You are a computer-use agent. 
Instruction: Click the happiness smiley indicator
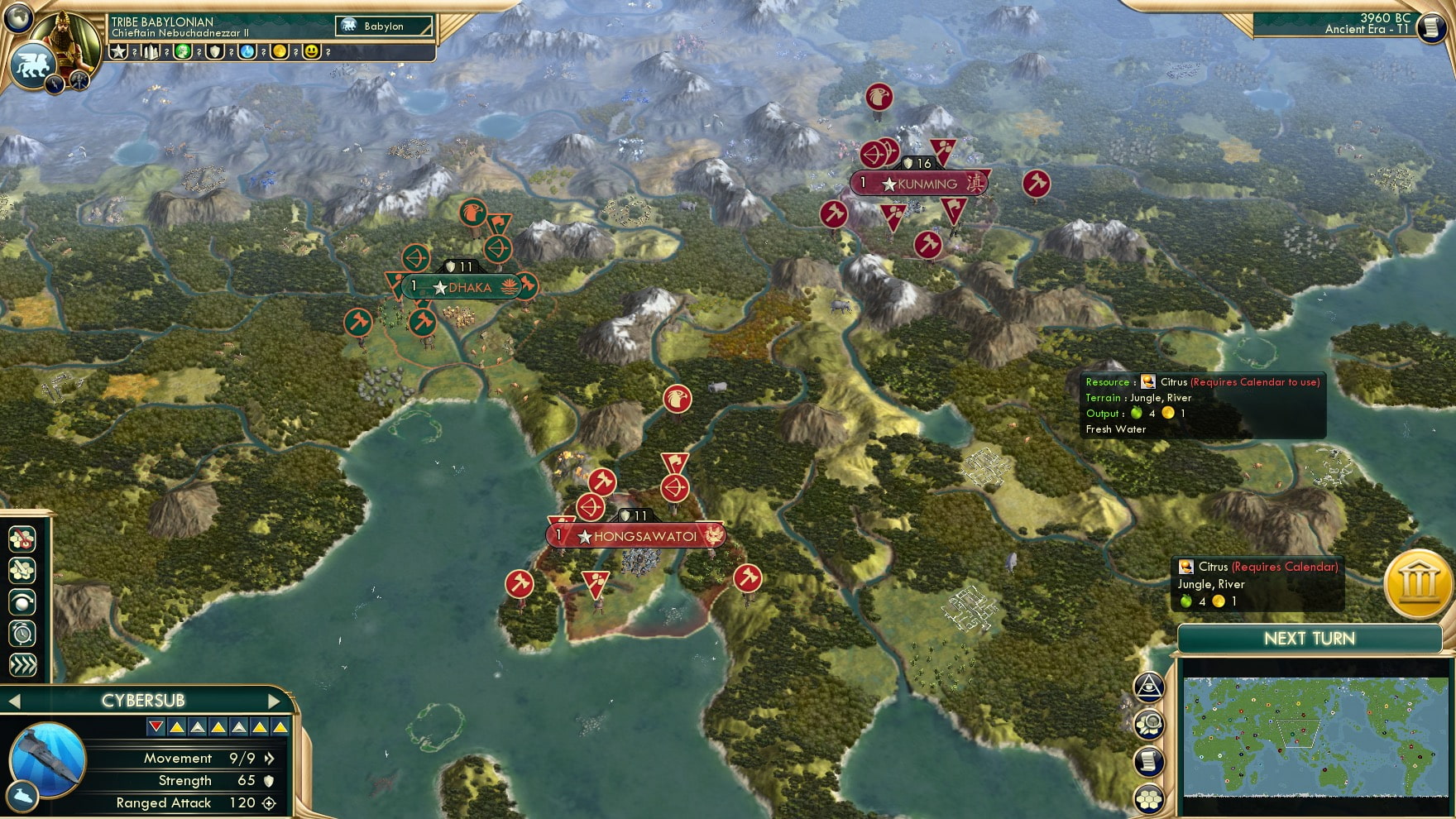(312, 51)
